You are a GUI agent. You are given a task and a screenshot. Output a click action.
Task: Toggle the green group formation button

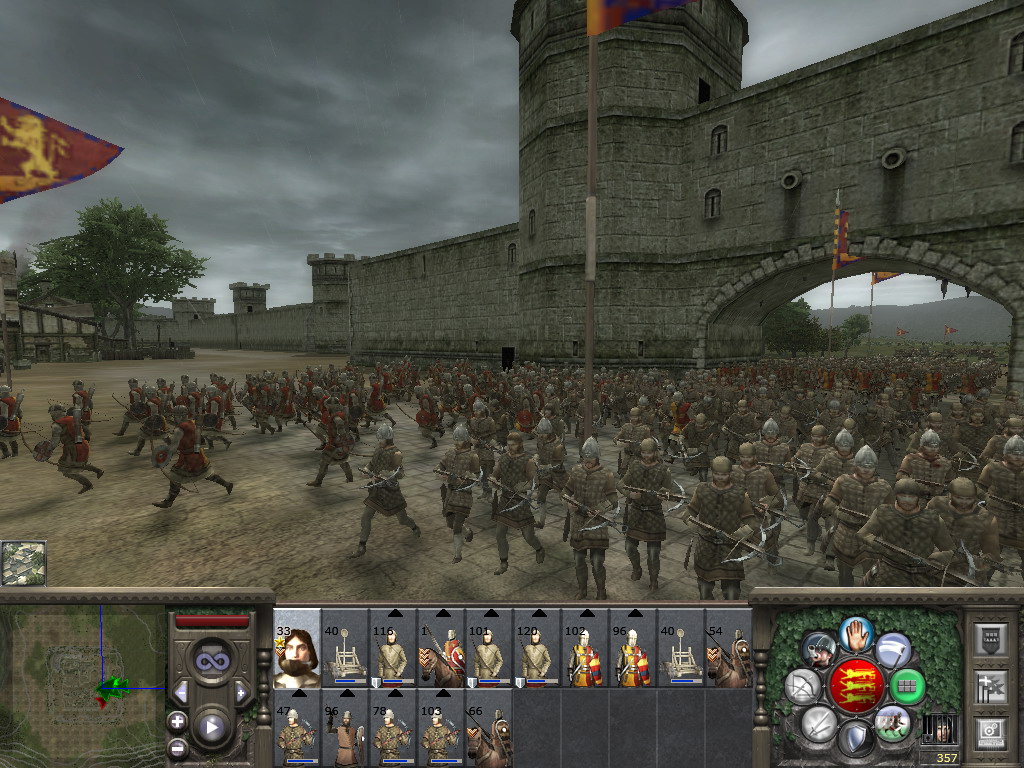coord(907,687)
